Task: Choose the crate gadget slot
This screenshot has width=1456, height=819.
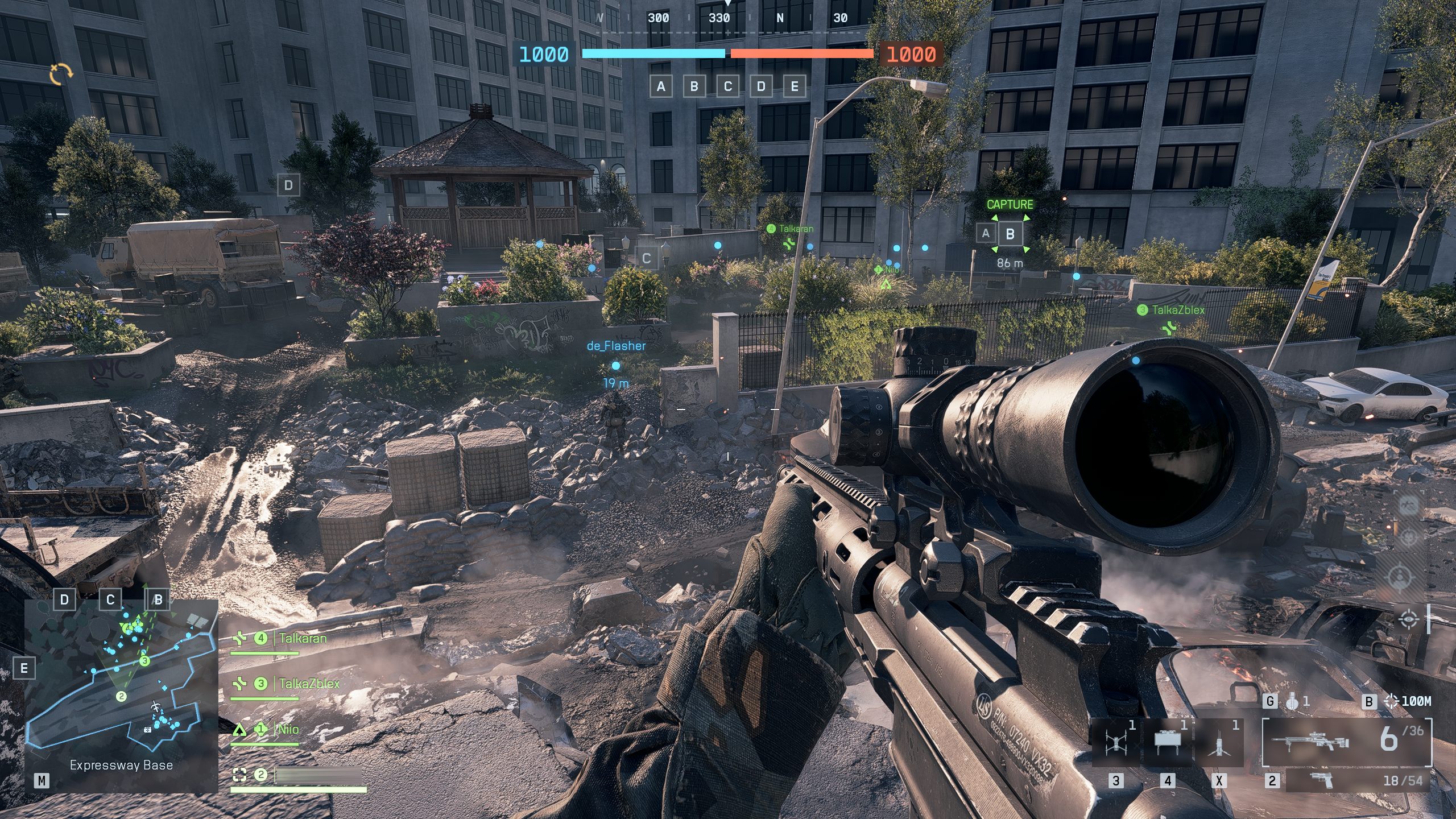Action: (1167, 741)
